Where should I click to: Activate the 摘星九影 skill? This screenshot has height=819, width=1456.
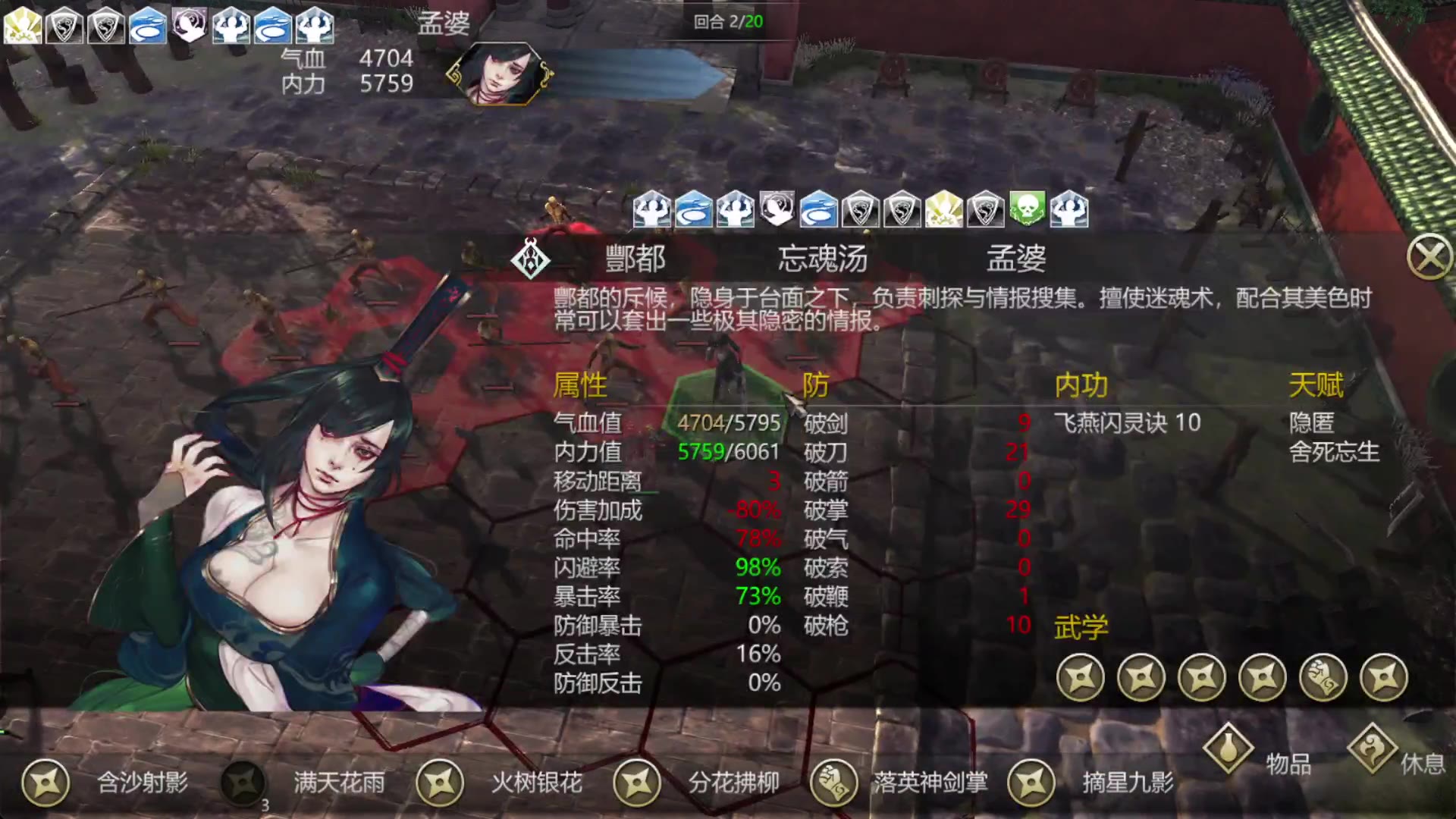[1031, 784]
